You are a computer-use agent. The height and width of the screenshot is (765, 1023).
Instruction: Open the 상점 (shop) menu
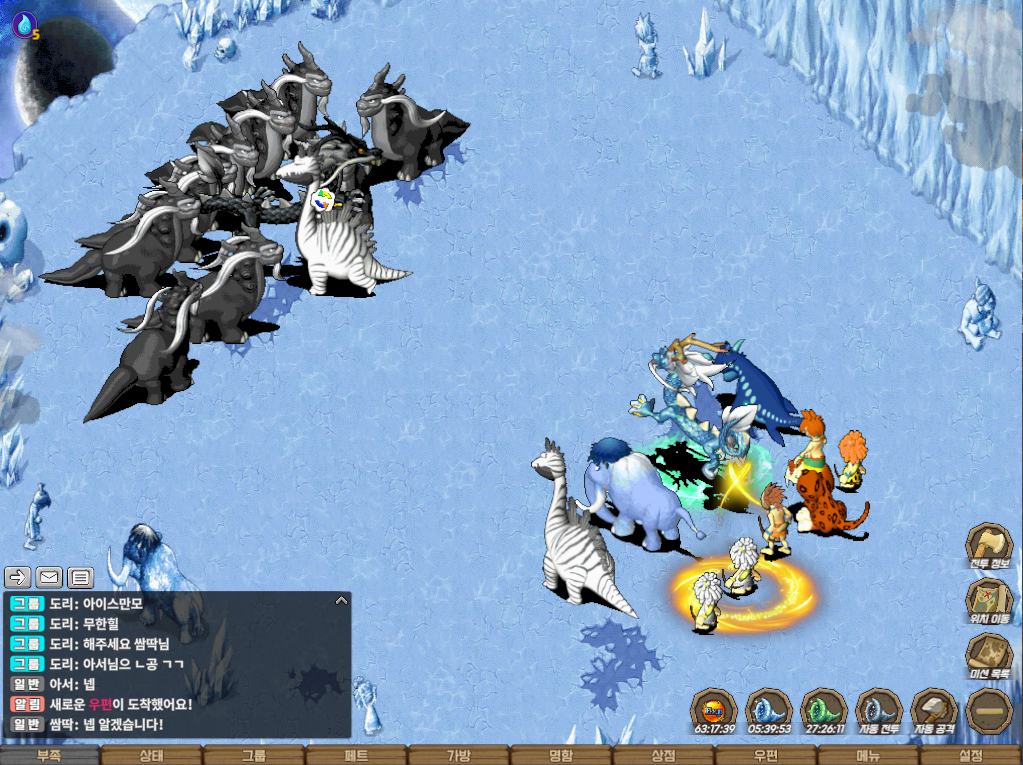[663, 755]
